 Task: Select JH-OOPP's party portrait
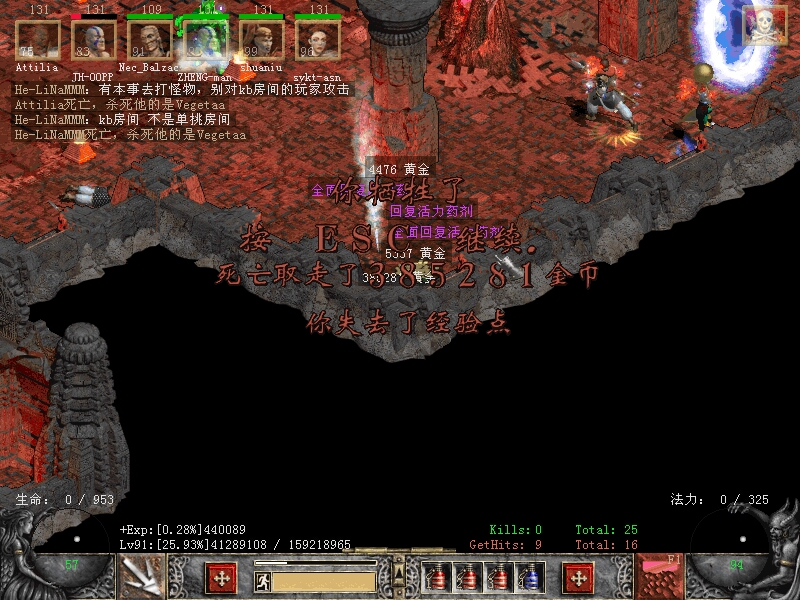[x=94, y=40]
